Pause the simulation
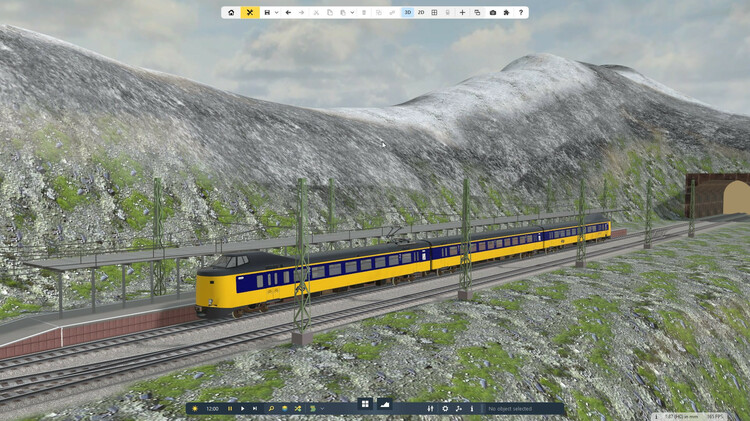The height and width of the screenshot is (421, 750). pos(229,409)
